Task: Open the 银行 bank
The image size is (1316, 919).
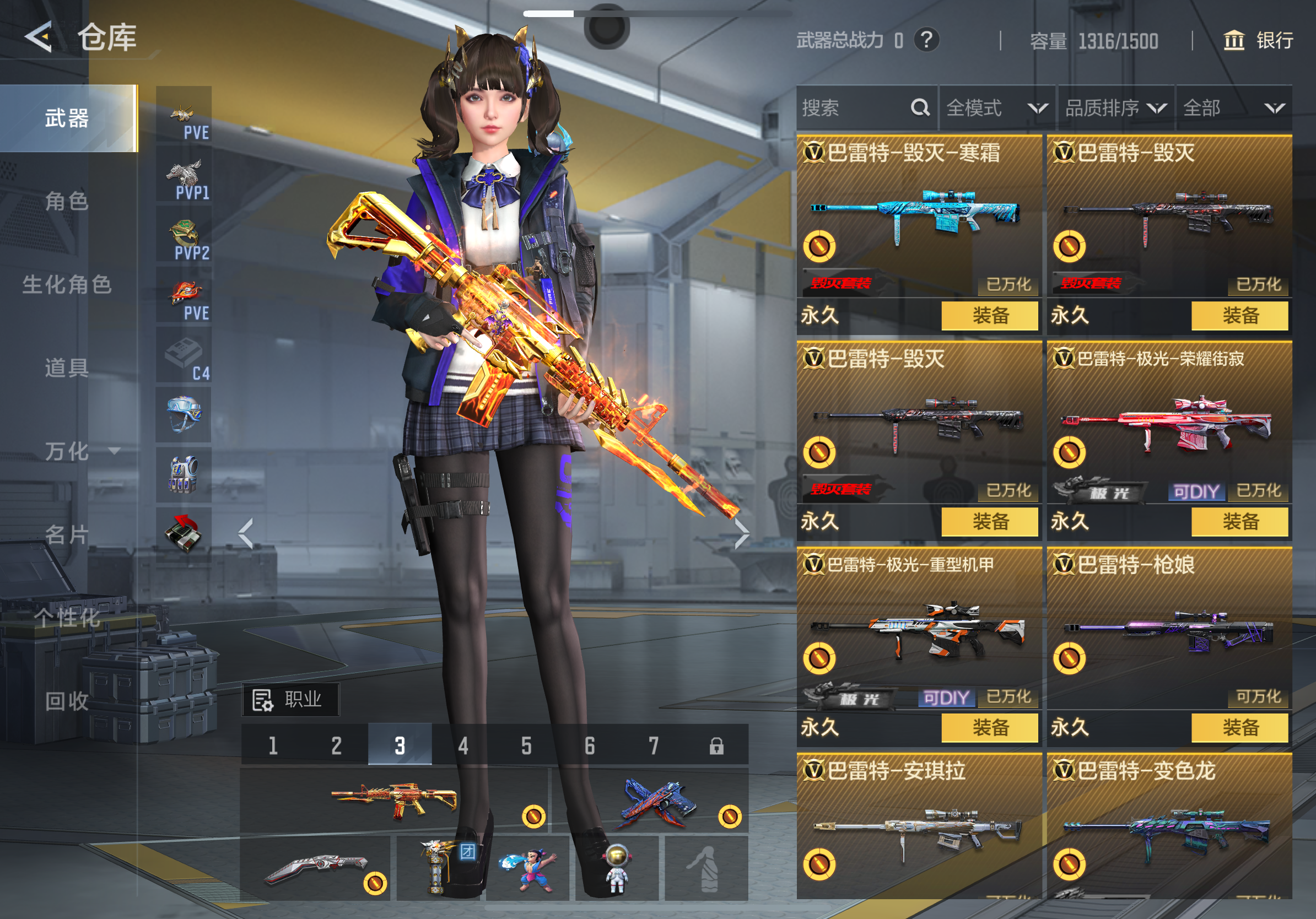Action: click(1258, 40)
